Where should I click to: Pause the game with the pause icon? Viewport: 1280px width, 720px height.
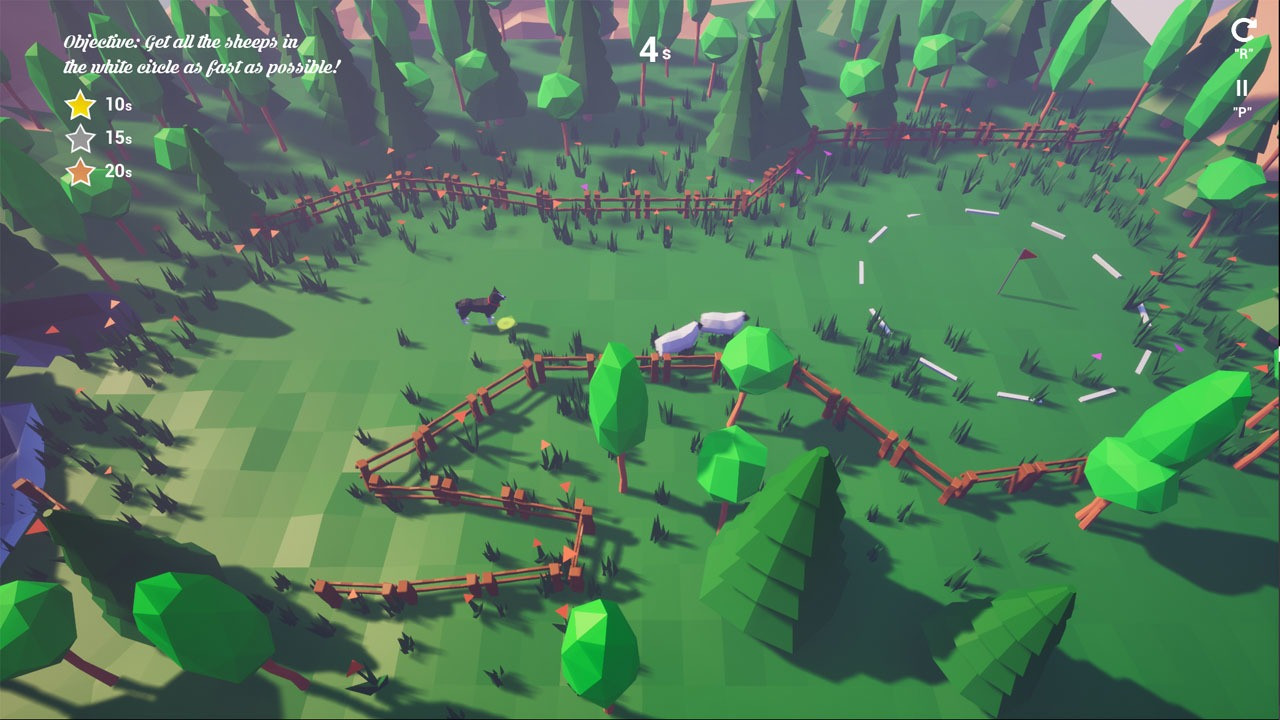[1242, 89]
